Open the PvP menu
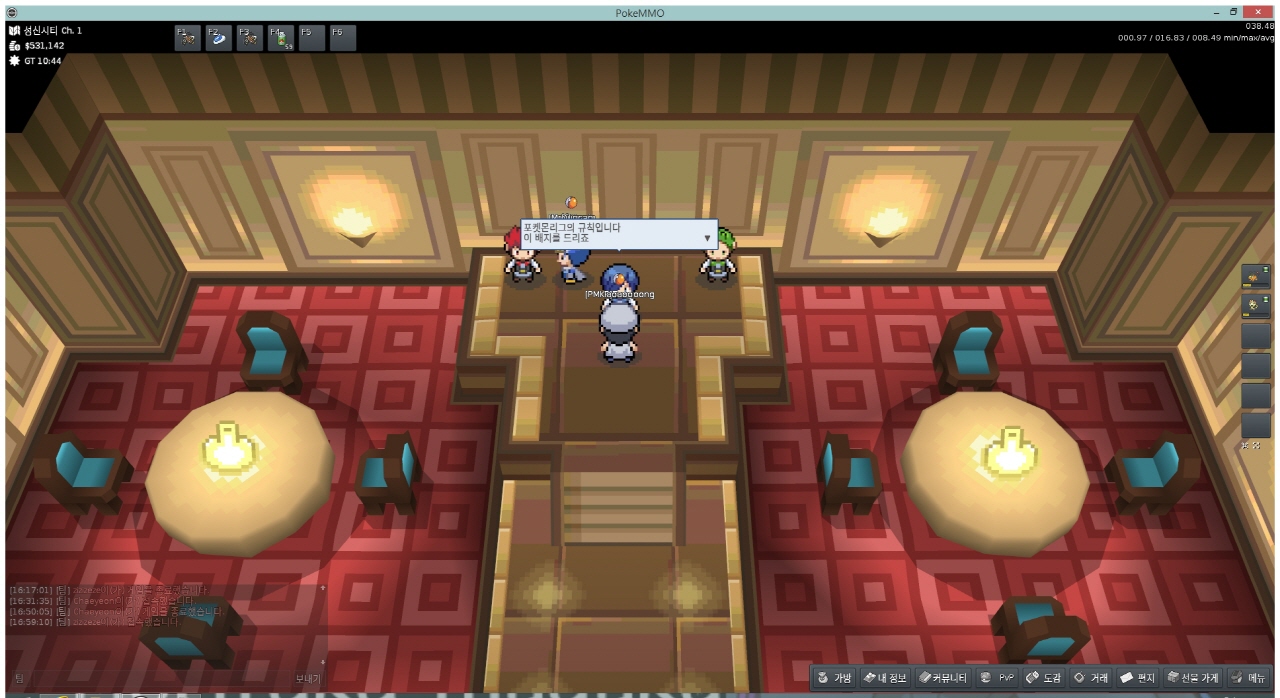 tap(998, 678)
